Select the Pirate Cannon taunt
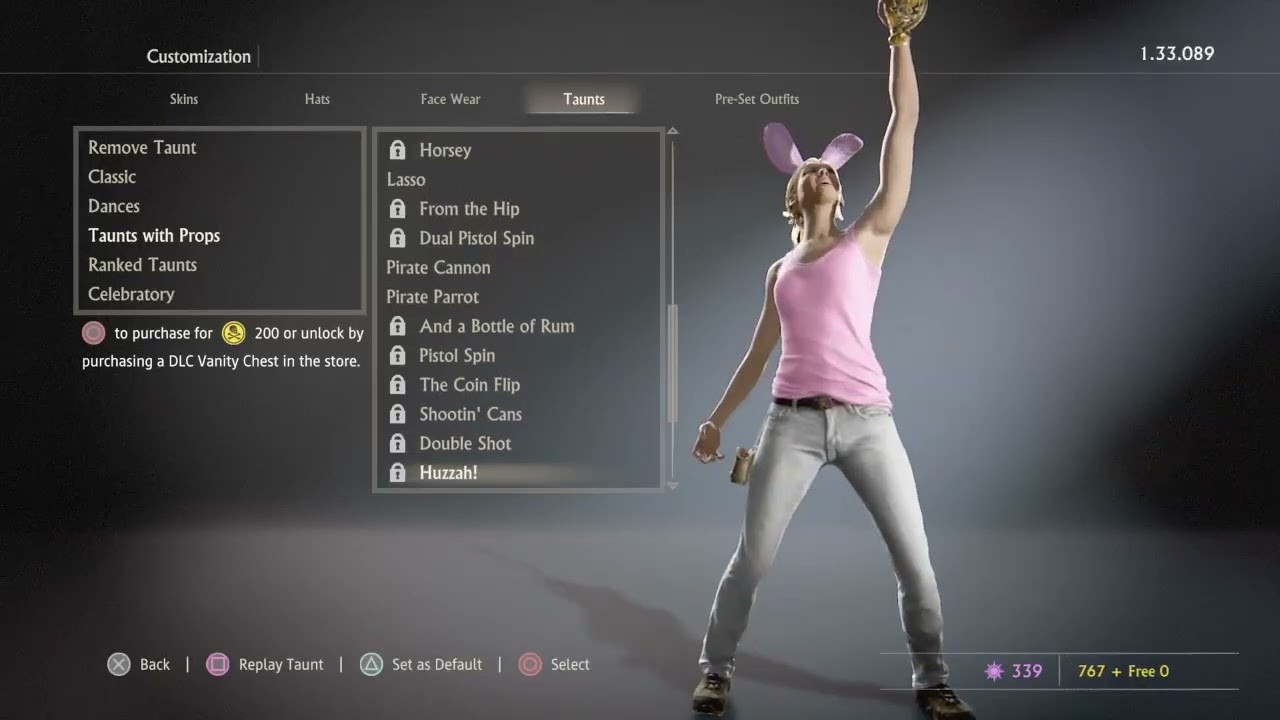The height and width of the screenshot is (720, 1280). (438, 268)
